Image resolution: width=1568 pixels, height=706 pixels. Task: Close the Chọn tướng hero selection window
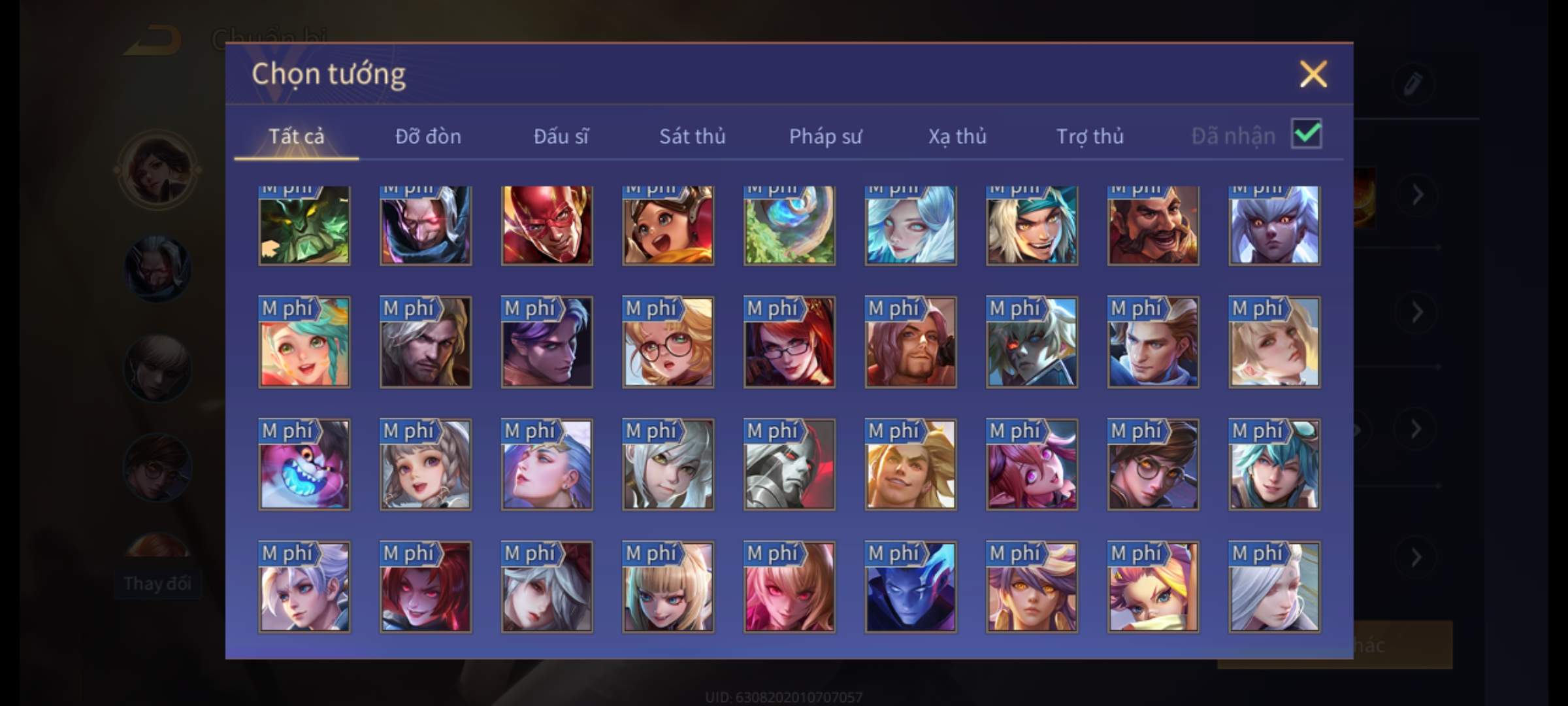(x=1313, y=74)
